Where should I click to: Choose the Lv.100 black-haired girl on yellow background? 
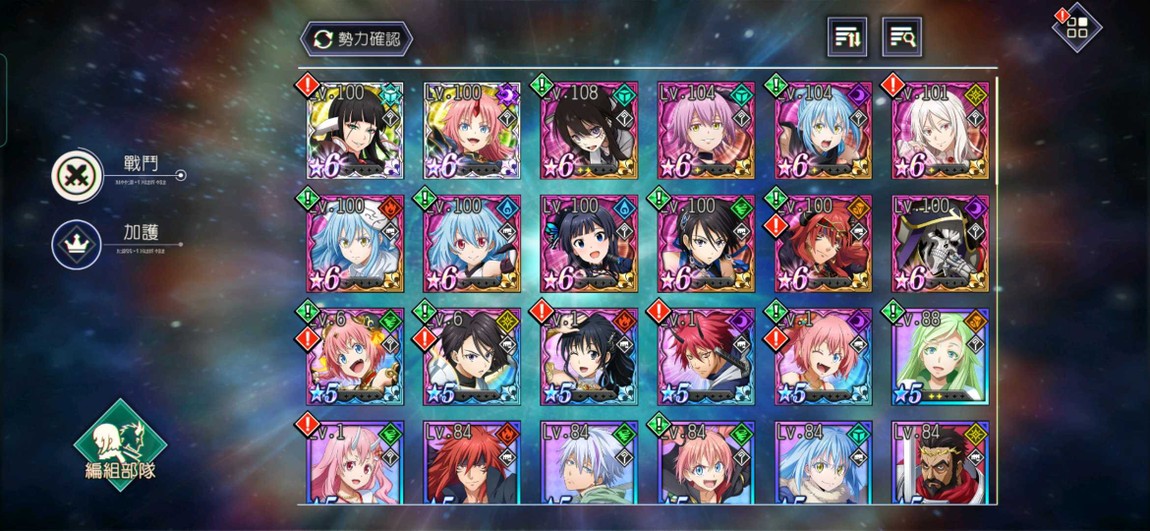355,132
